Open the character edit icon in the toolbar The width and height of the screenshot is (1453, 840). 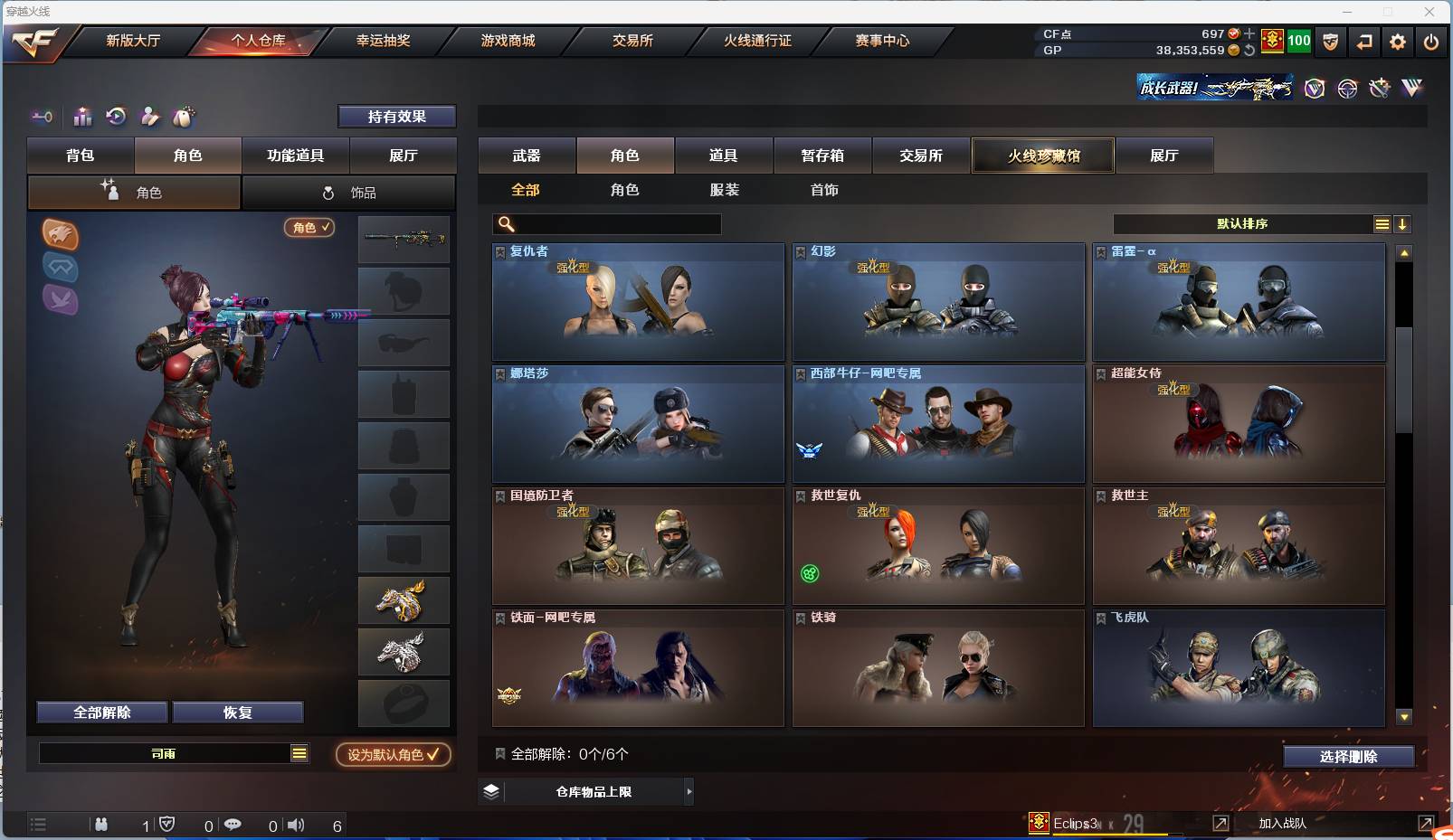coord(150,117)
